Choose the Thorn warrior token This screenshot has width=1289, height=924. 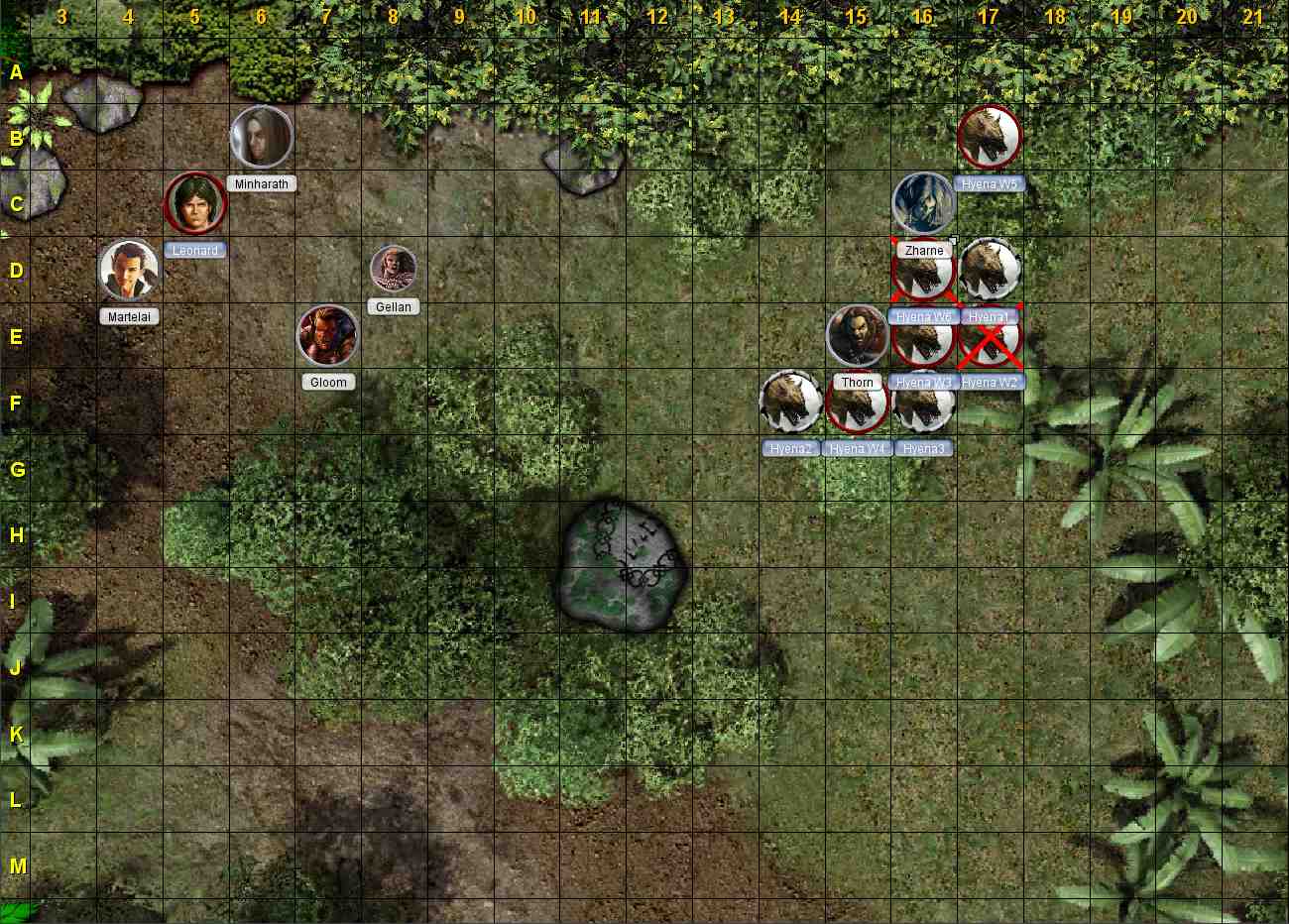857,335
